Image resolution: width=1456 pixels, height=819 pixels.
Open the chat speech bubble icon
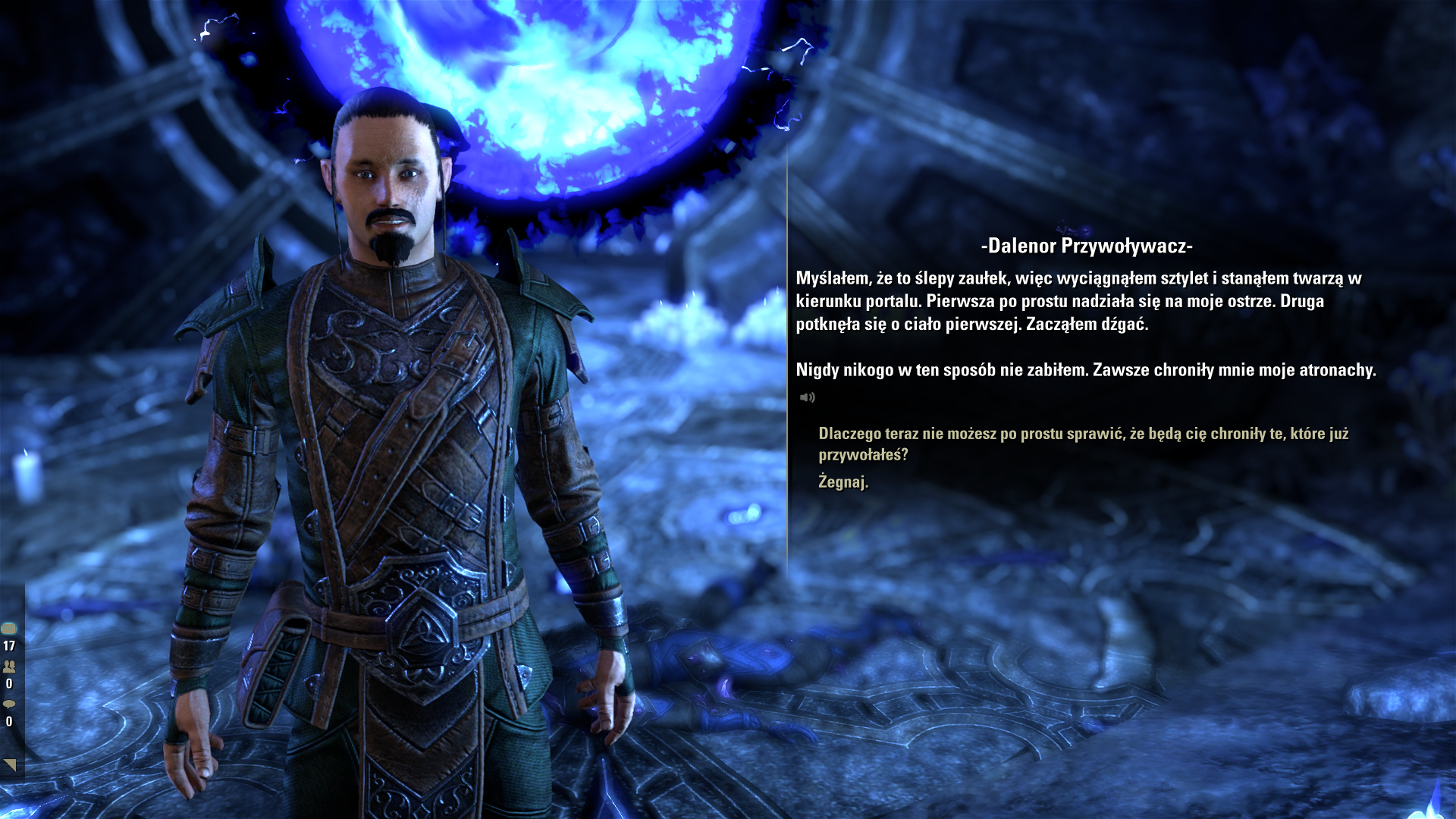pos(9,704)
